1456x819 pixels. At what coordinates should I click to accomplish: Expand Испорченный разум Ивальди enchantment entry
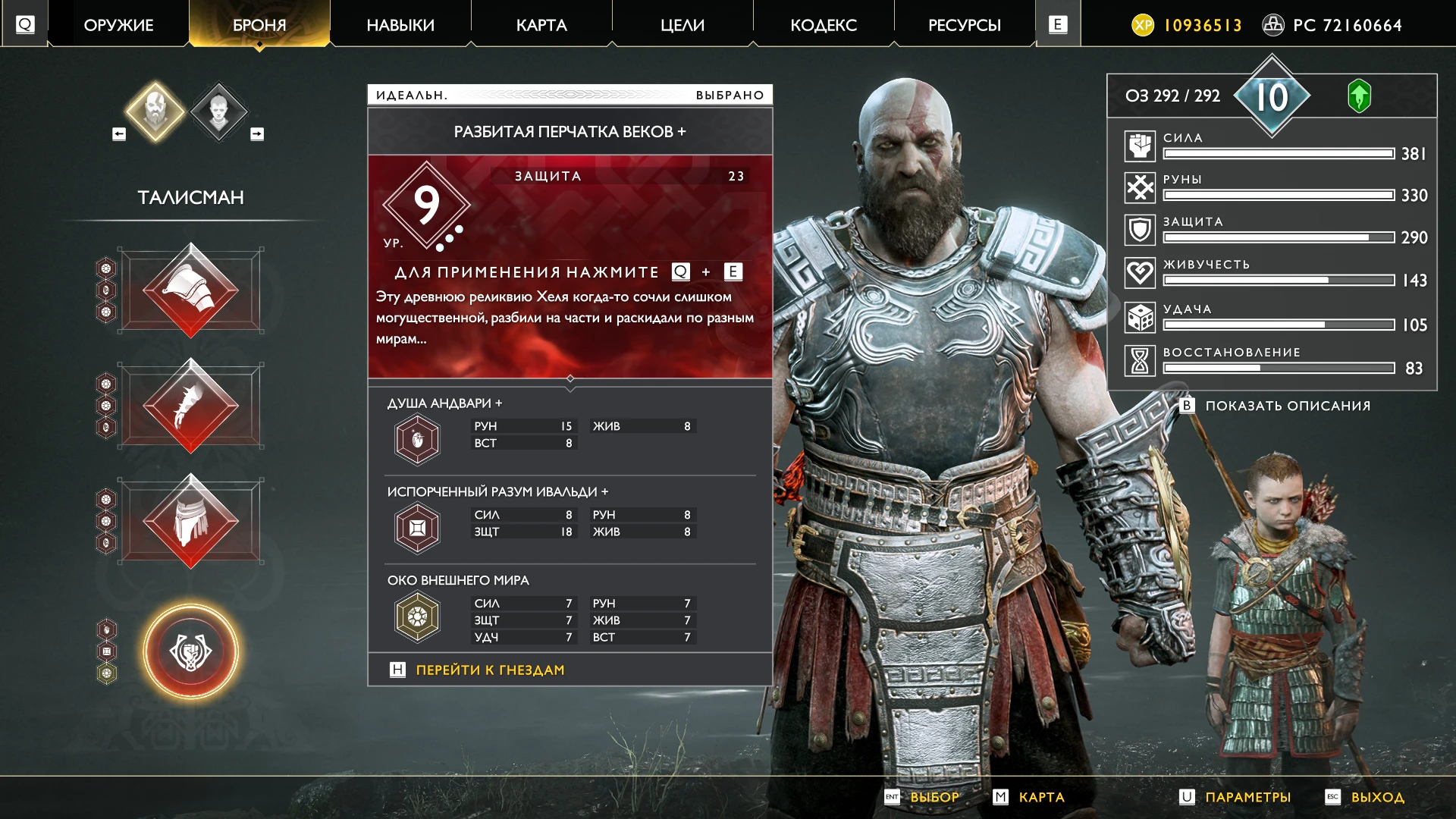pos(416,526)
